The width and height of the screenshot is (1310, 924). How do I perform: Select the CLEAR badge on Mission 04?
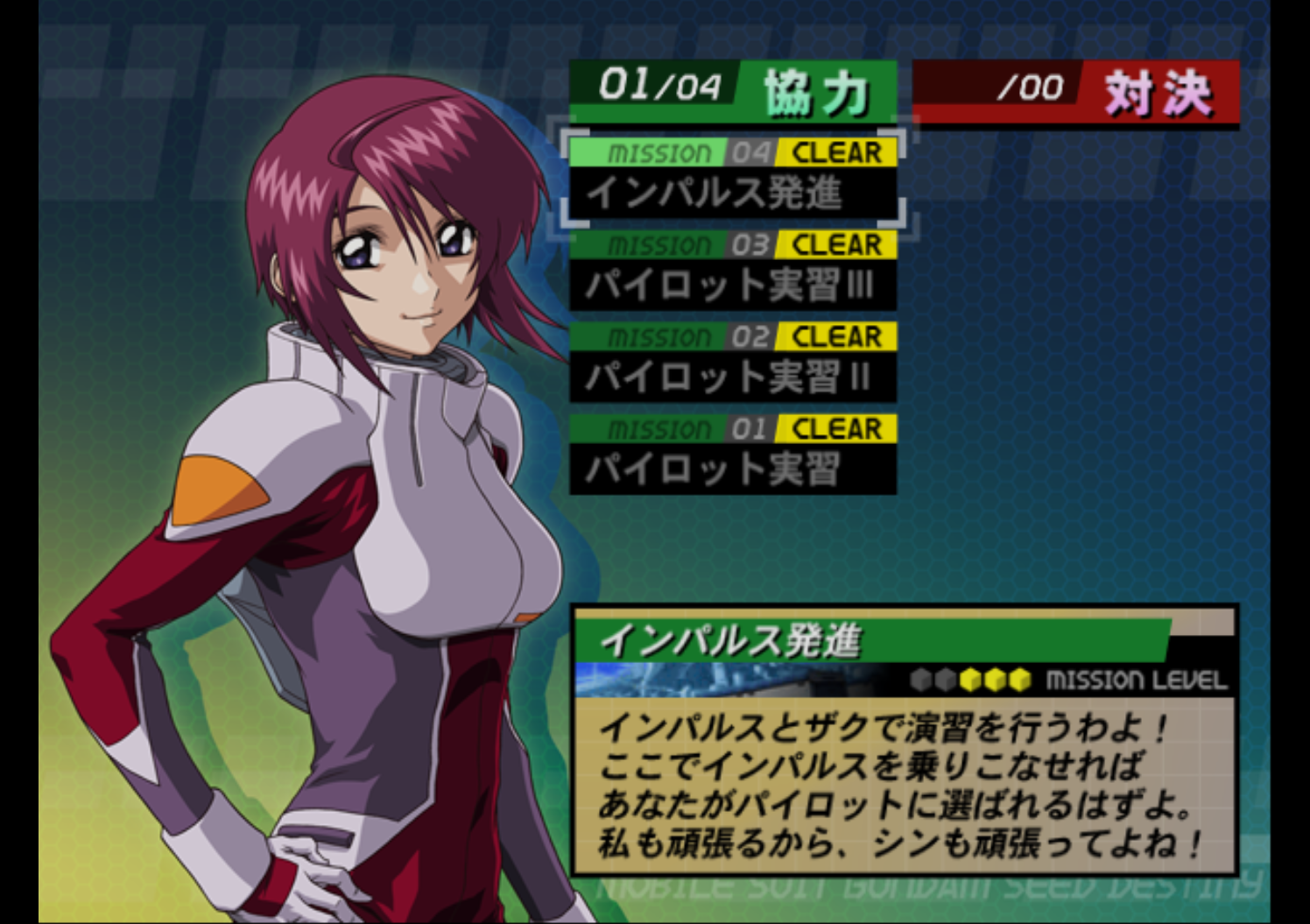click(836, 152)
